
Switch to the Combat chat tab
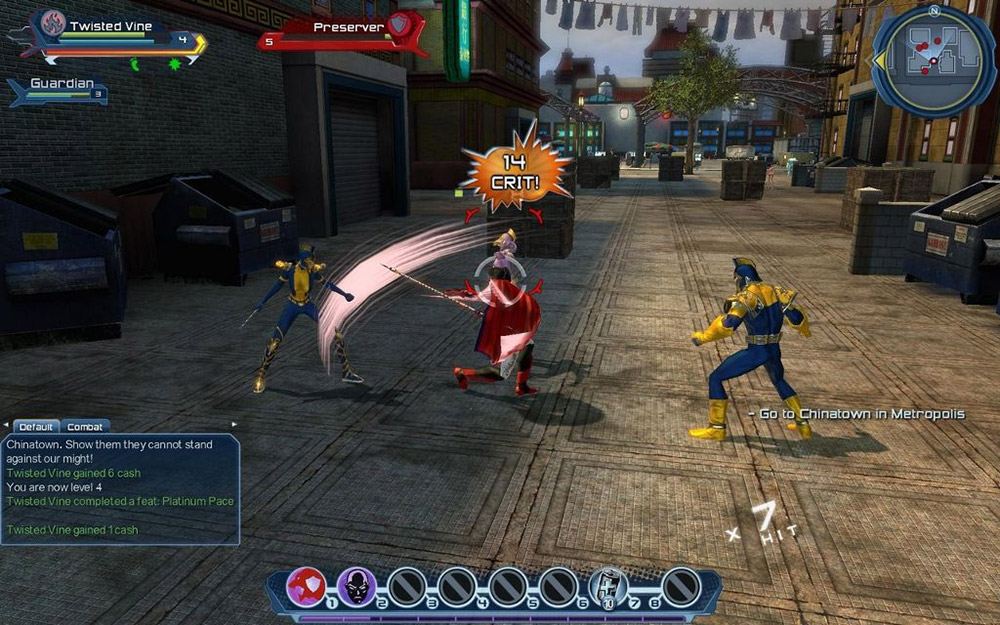[x=86, y=427]
